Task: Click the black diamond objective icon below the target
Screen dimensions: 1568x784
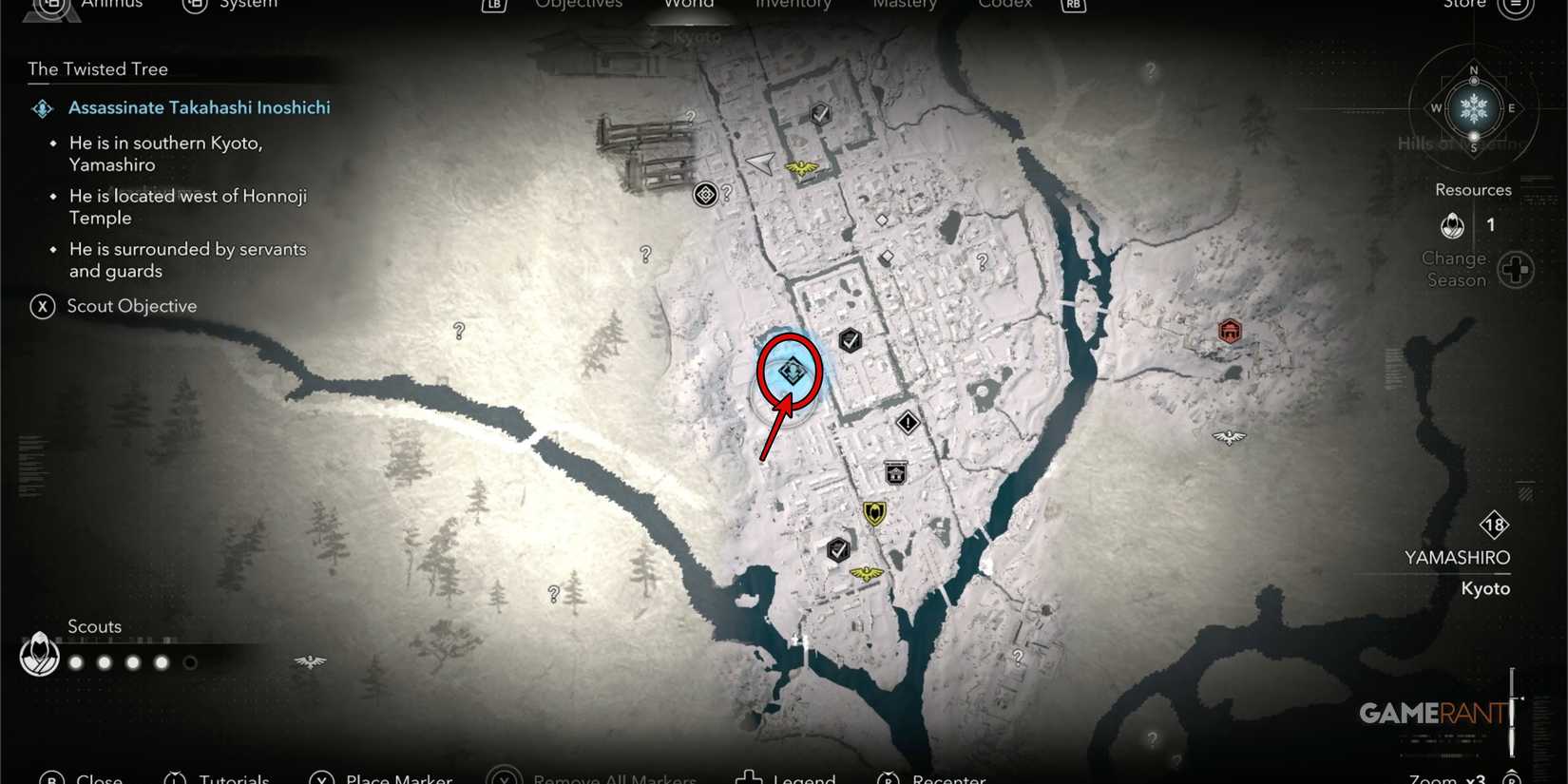Action: pyautogui.click(x=907, y=423)
